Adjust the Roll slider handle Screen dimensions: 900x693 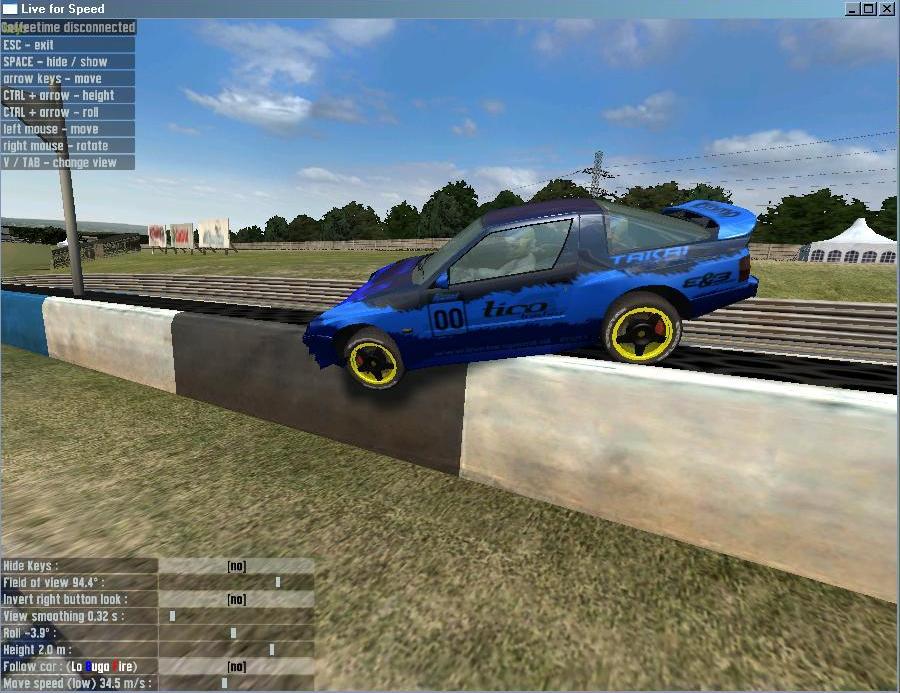point(233,633)
